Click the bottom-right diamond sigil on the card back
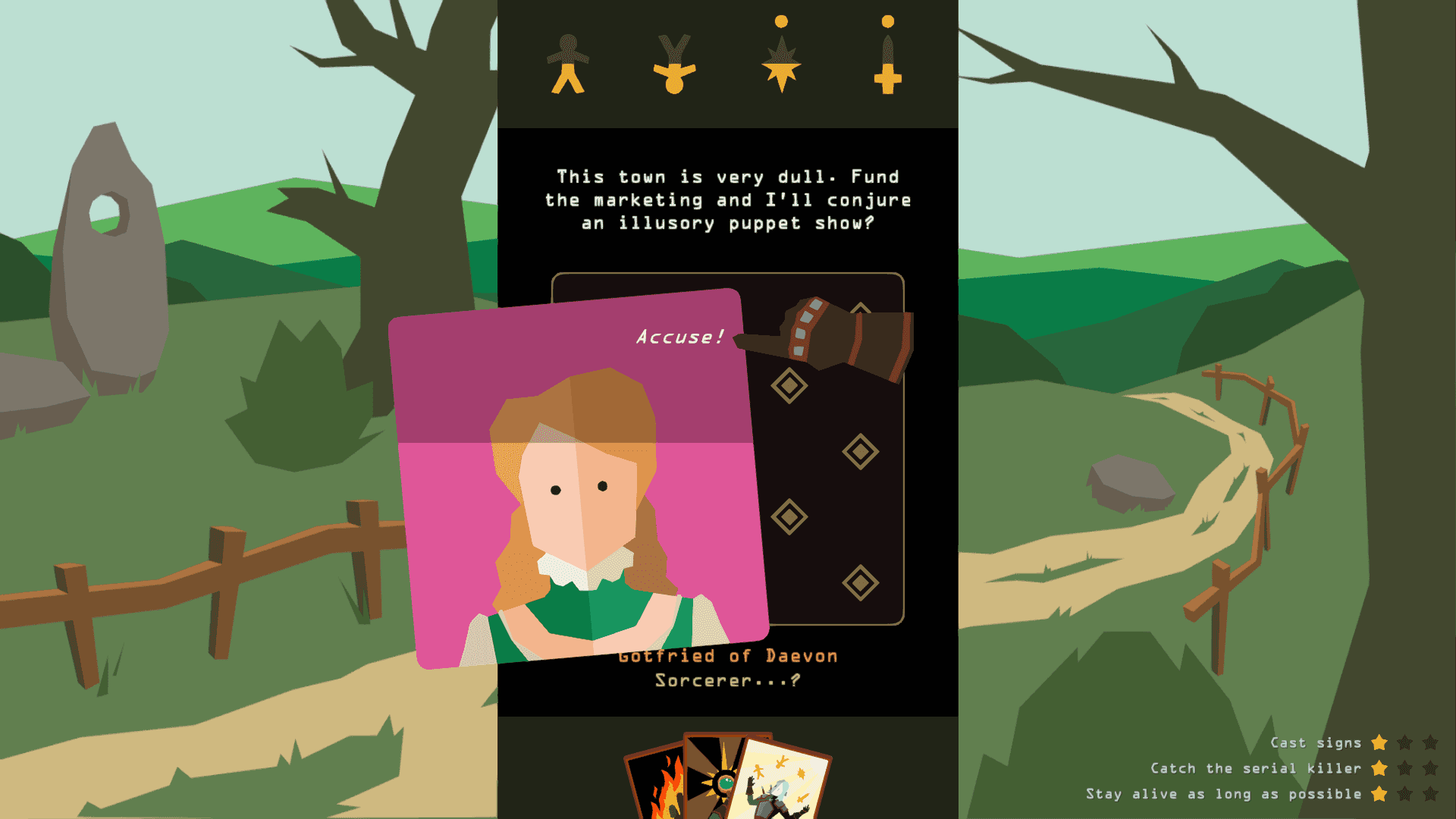This screenshot has width=1456, height=819. pyautogui.click(x=859, y=580)
